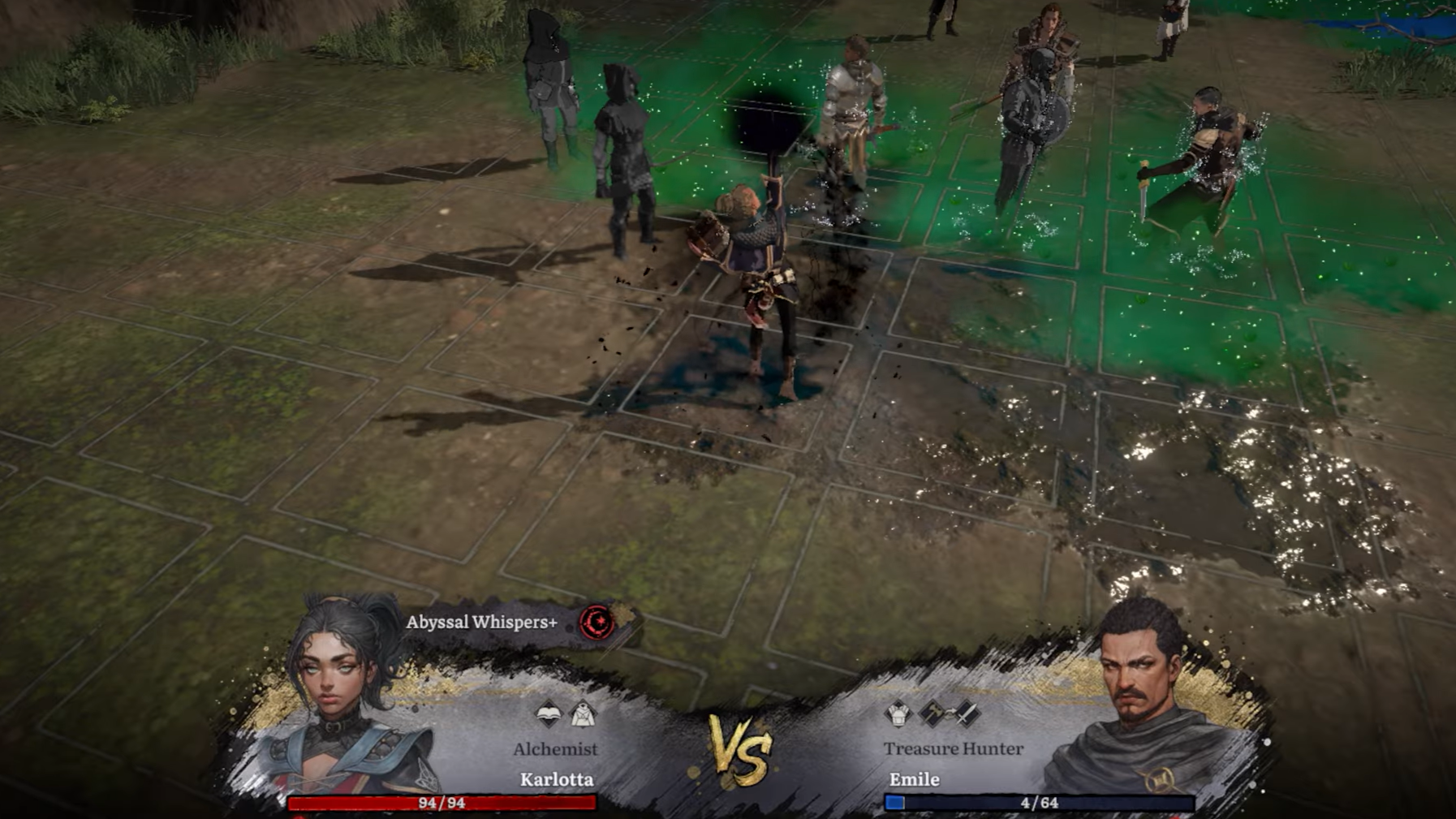1456x819 pixels.
Task: Click Karlotta's full 94/94 health bar
Action: (x=438, y=805)
